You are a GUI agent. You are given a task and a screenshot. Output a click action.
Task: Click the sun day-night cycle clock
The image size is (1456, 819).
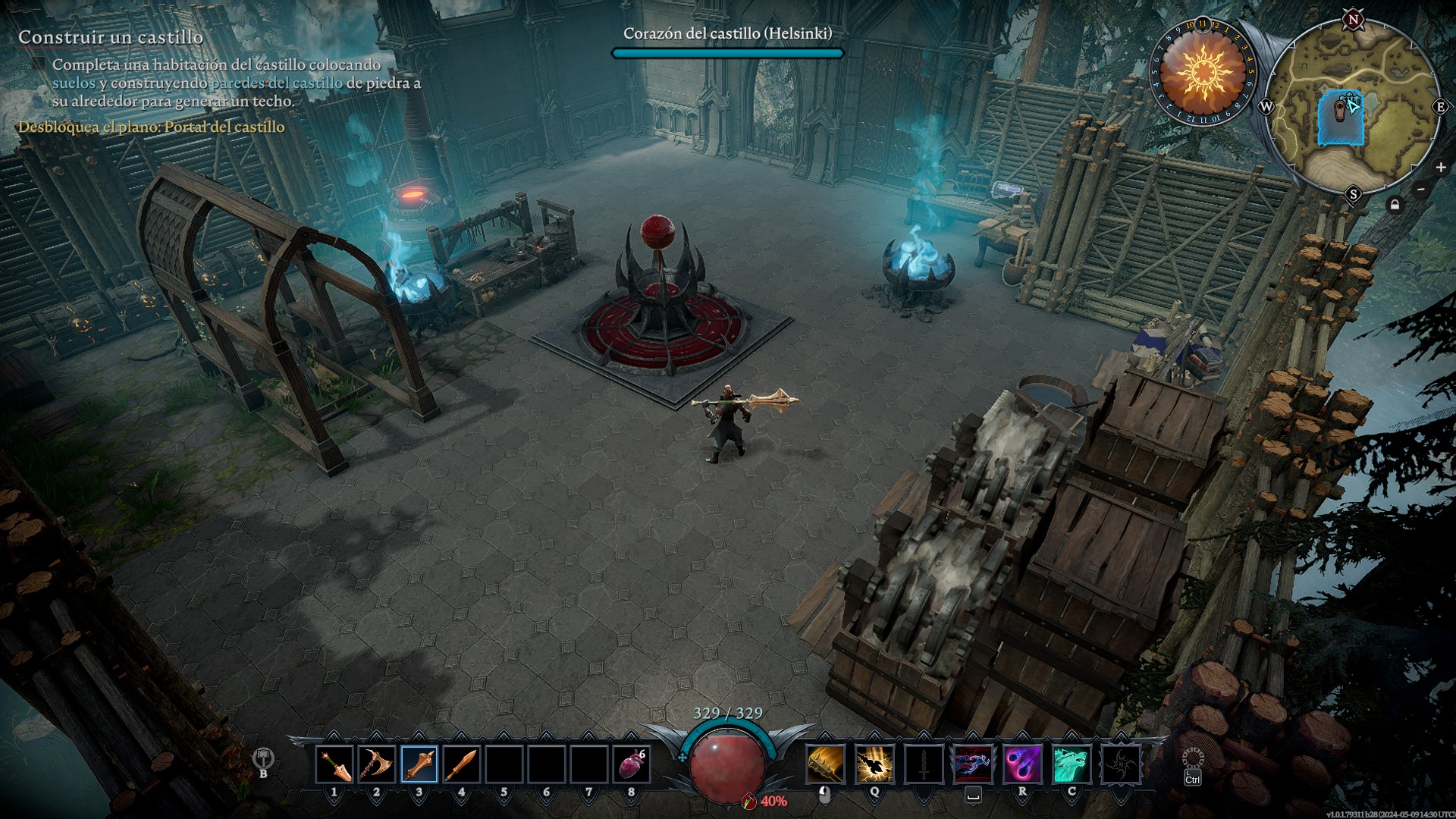[x=1203, y=73]
